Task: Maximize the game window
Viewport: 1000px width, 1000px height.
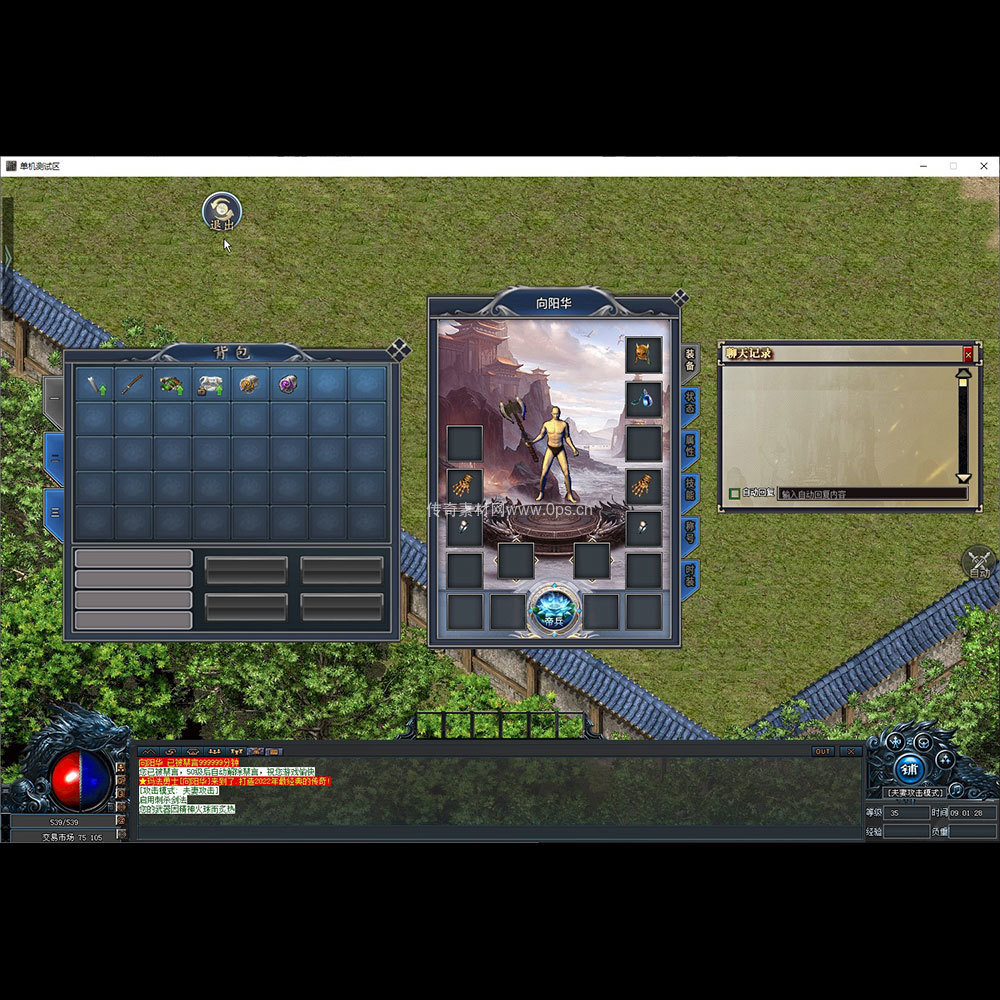Action: click(x=953, y=166)
